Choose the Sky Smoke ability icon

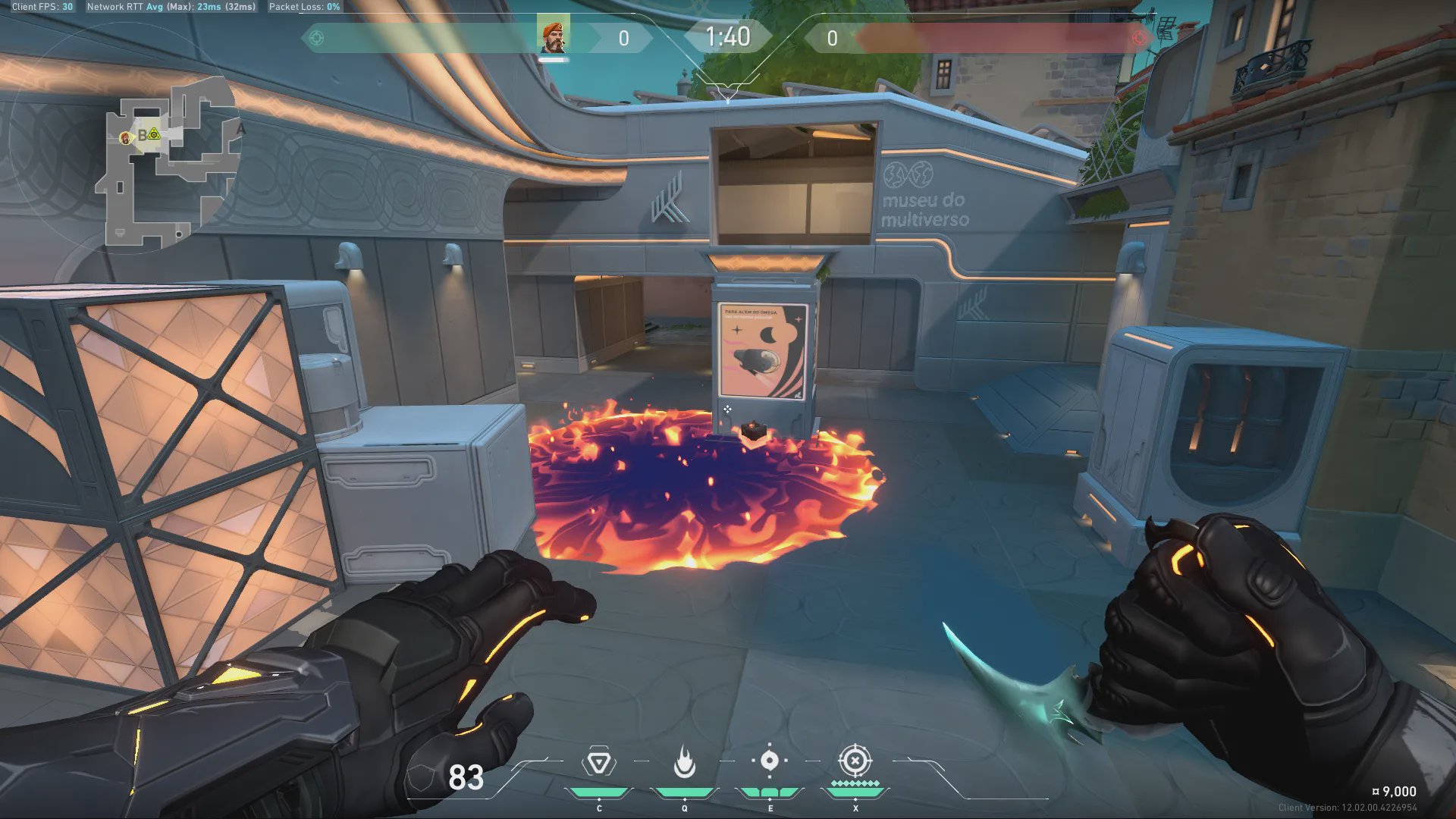point(770,761)
